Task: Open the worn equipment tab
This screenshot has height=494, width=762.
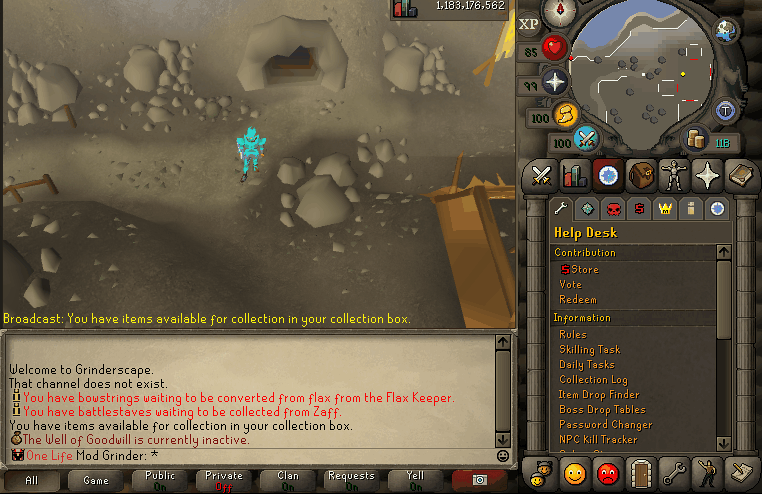Action: pos(675,174)
